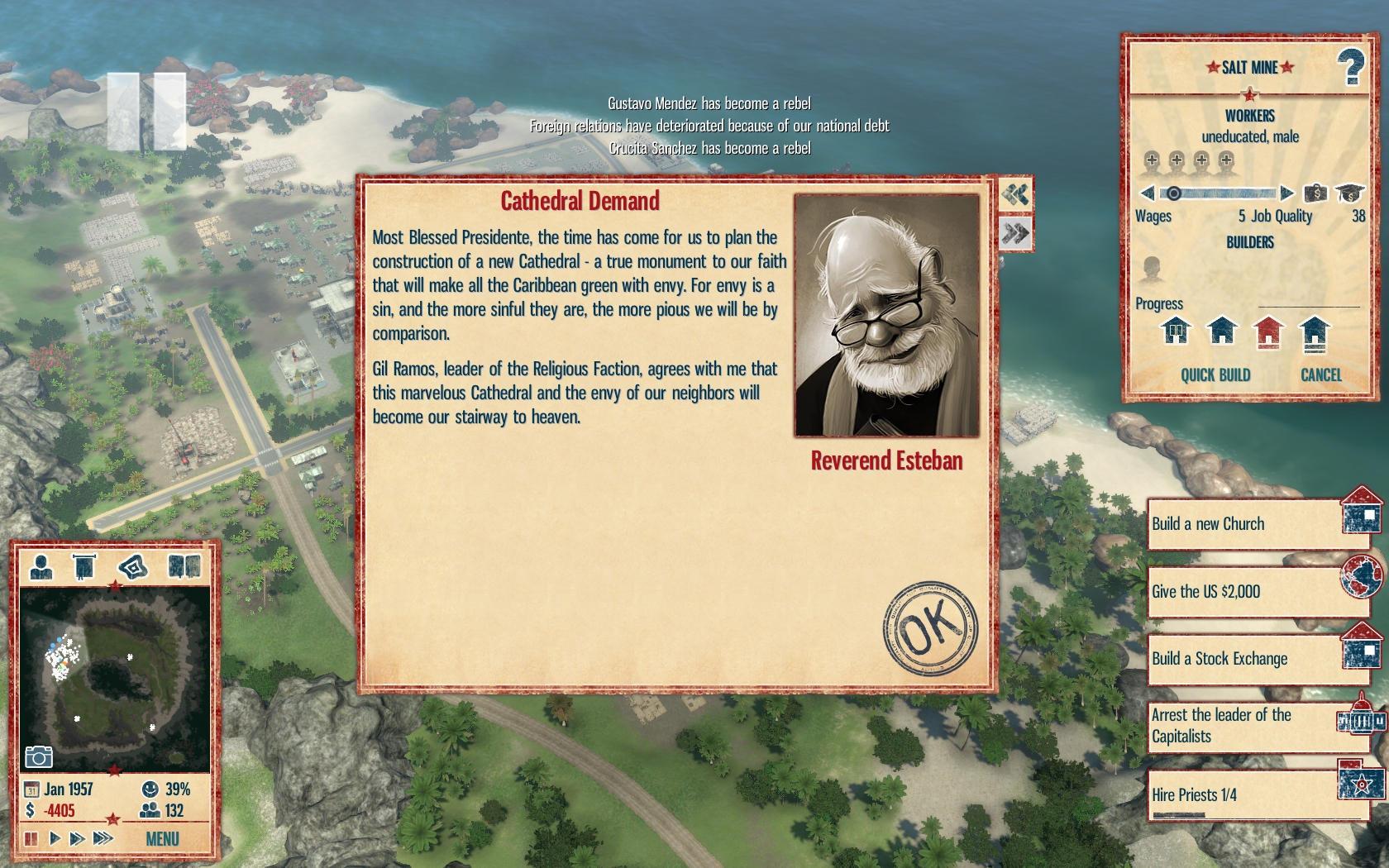Quick Build the Salt Mine
This screenshot has height=868, width=1389.
[1215, 375]
